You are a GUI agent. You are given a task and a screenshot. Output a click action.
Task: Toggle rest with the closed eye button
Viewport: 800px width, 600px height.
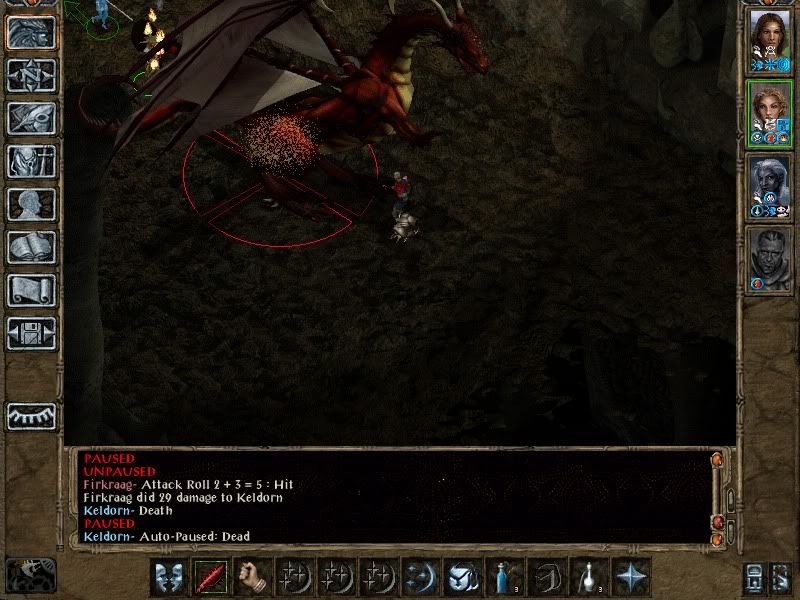[x=31, y=416]
